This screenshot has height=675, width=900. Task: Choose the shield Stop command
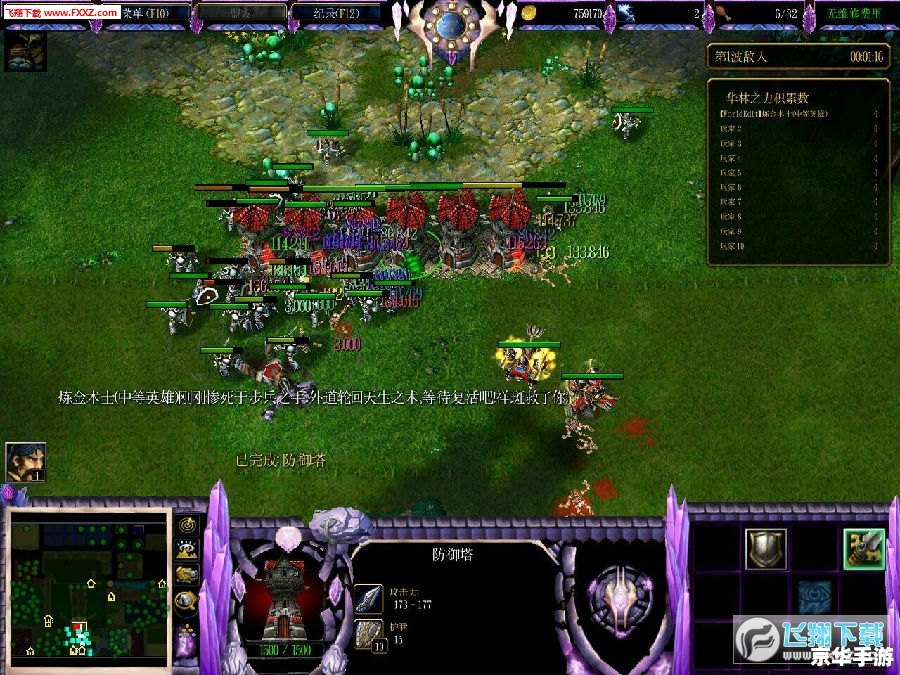[x=765, y=548]
